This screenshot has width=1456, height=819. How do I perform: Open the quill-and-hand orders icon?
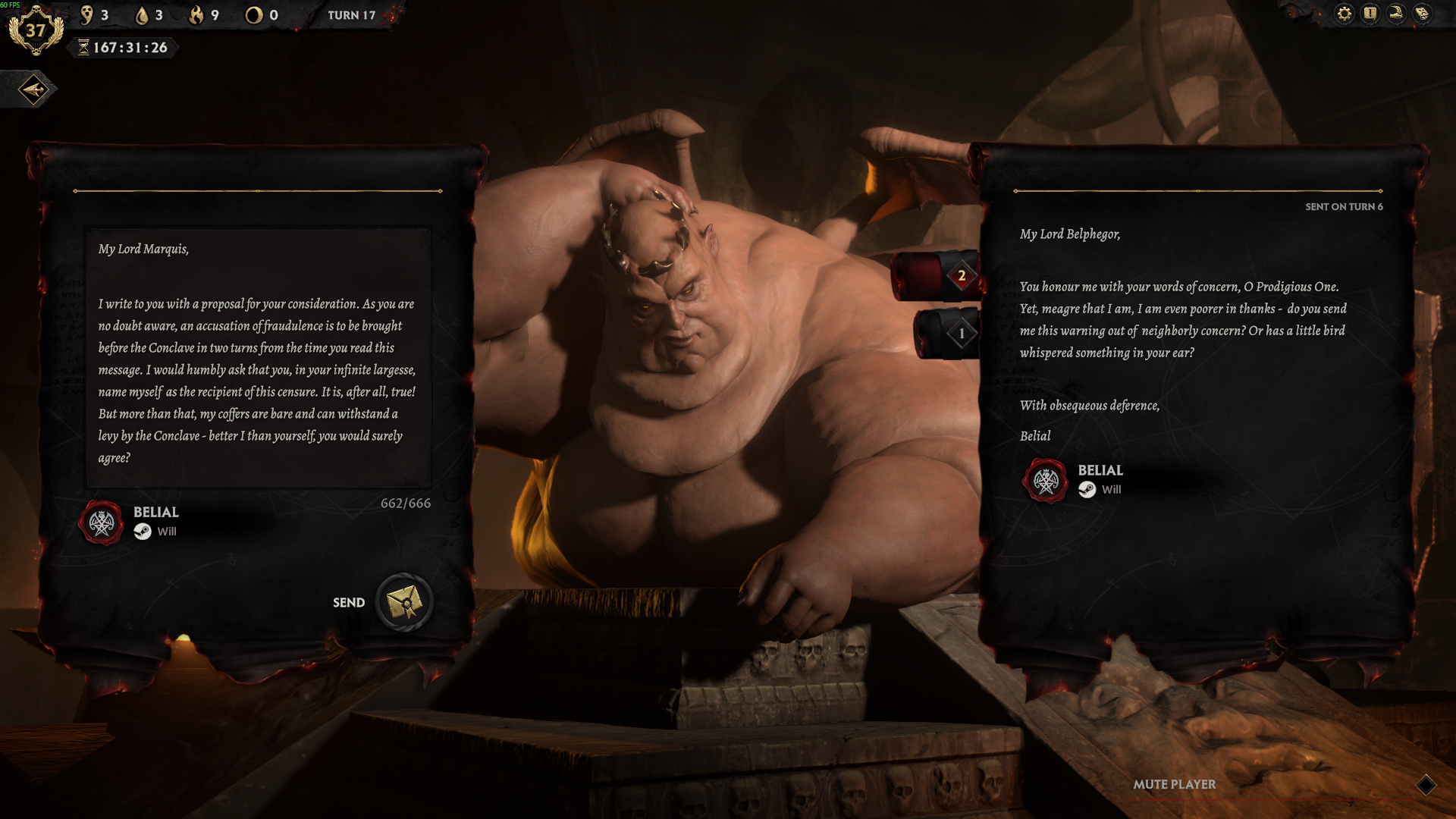1396,14
